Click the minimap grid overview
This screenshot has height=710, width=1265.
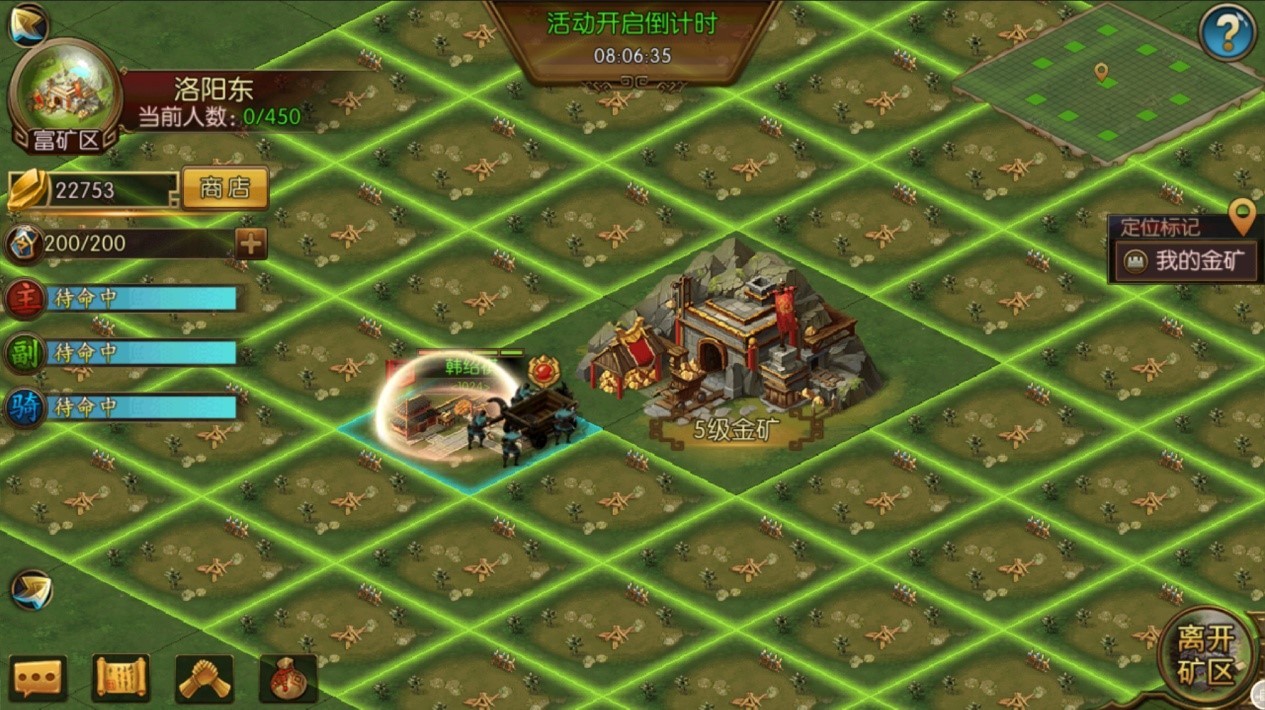click(x=1105, y=83)
